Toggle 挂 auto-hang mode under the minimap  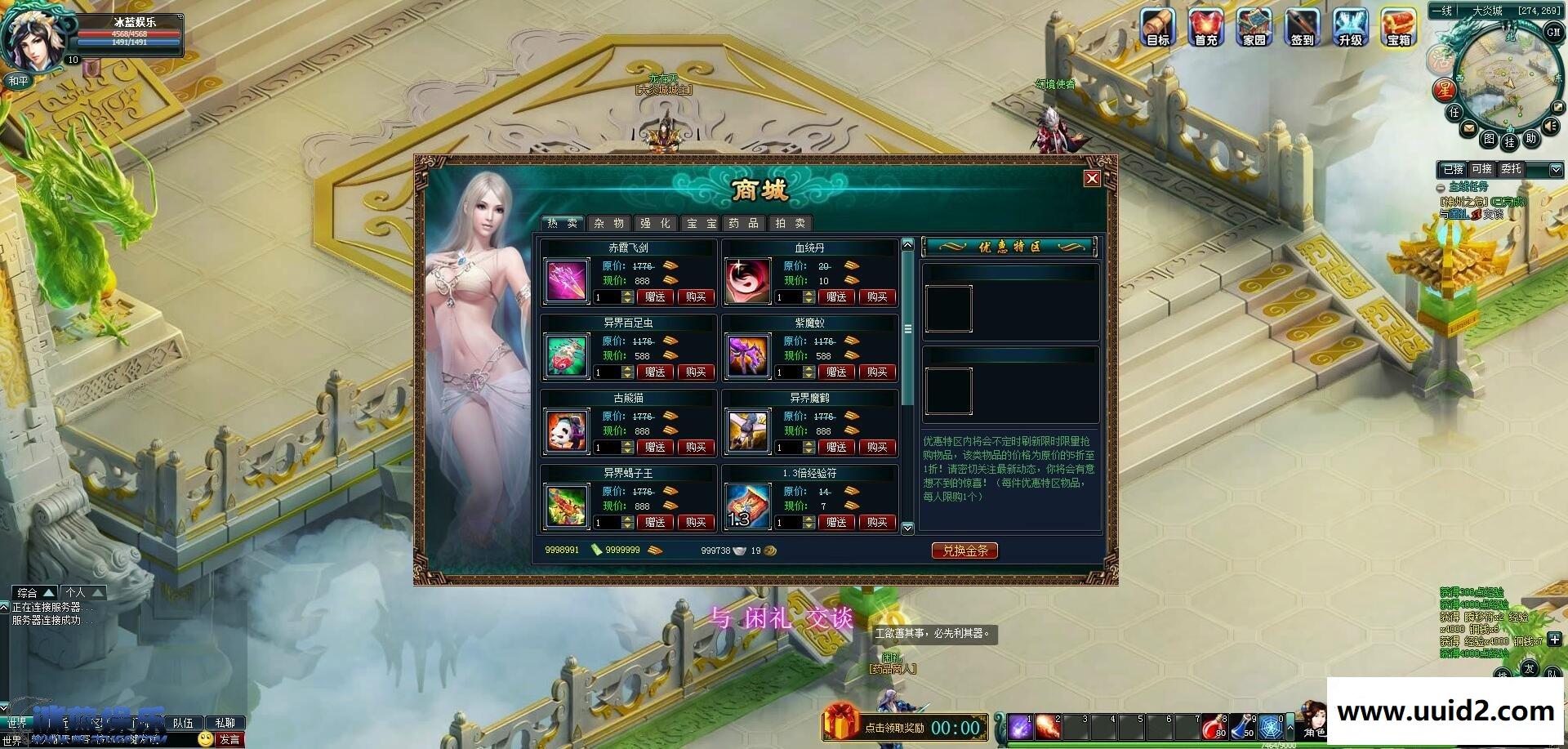tap(1512, 144)
